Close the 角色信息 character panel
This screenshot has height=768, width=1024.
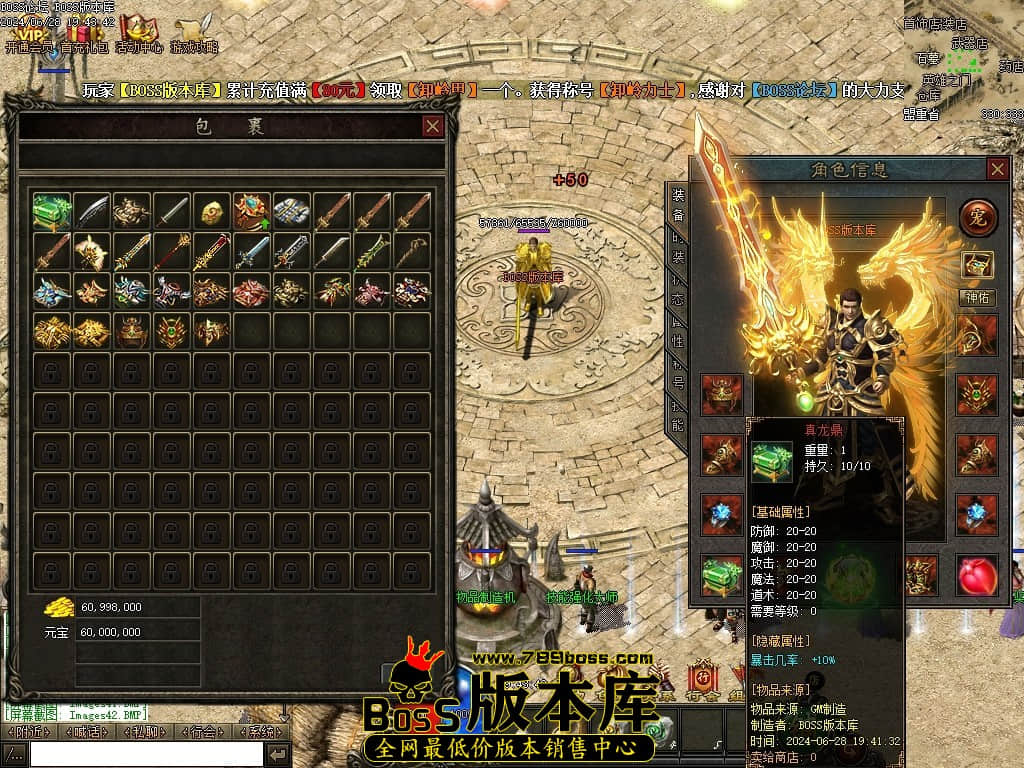(x=997, y=169)
